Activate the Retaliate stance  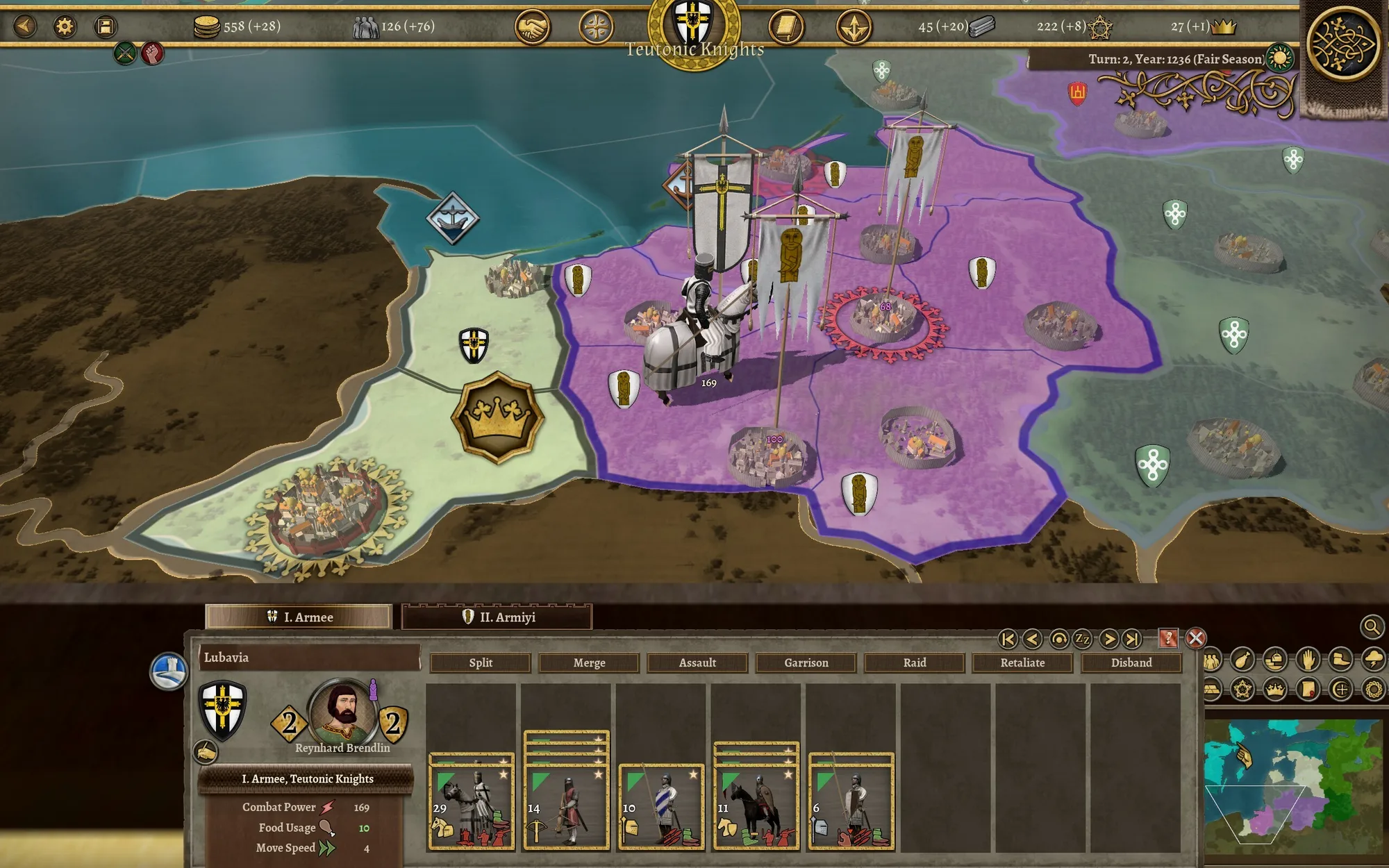click(1022, 662)
